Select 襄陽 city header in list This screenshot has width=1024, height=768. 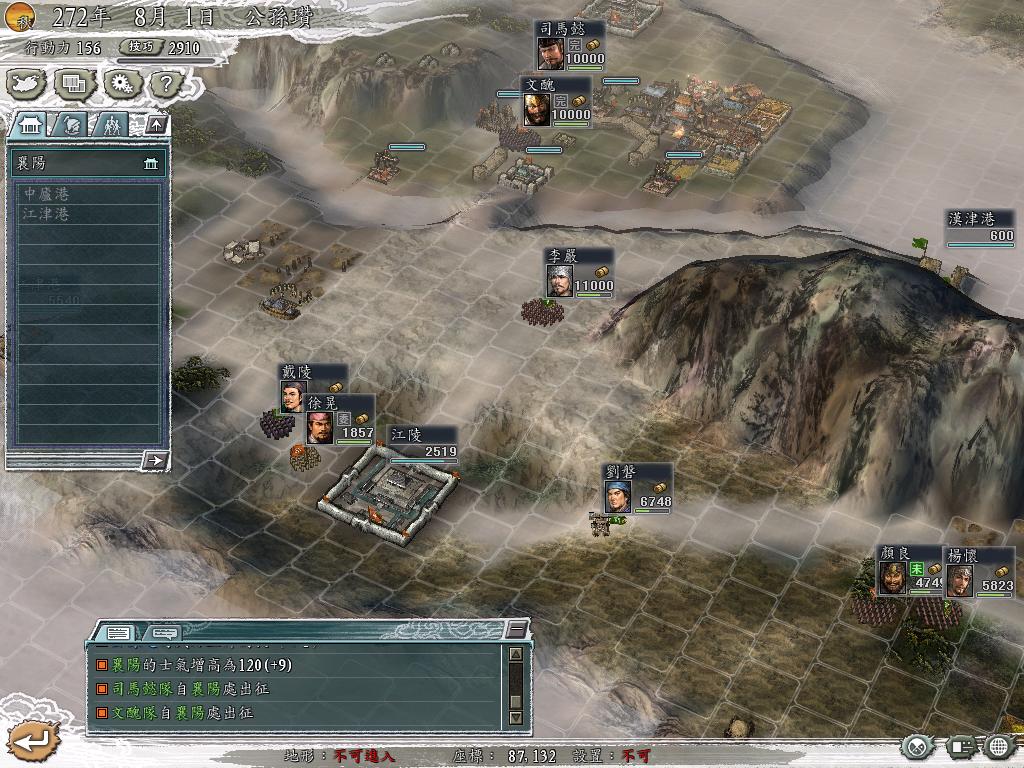click(x=86, y=163)
